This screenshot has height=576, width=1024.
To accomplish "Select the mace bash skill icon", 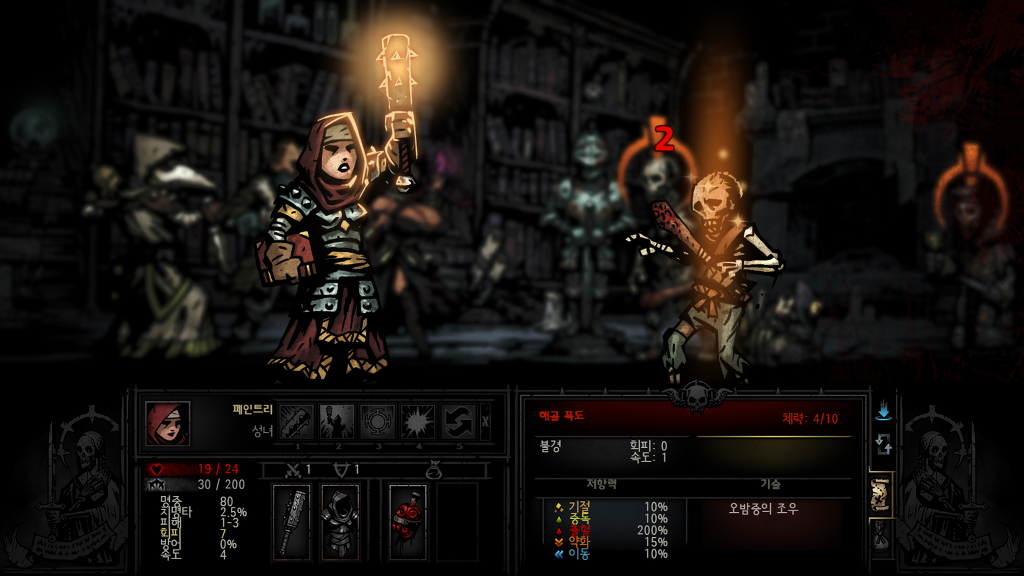I will point(296,422).
